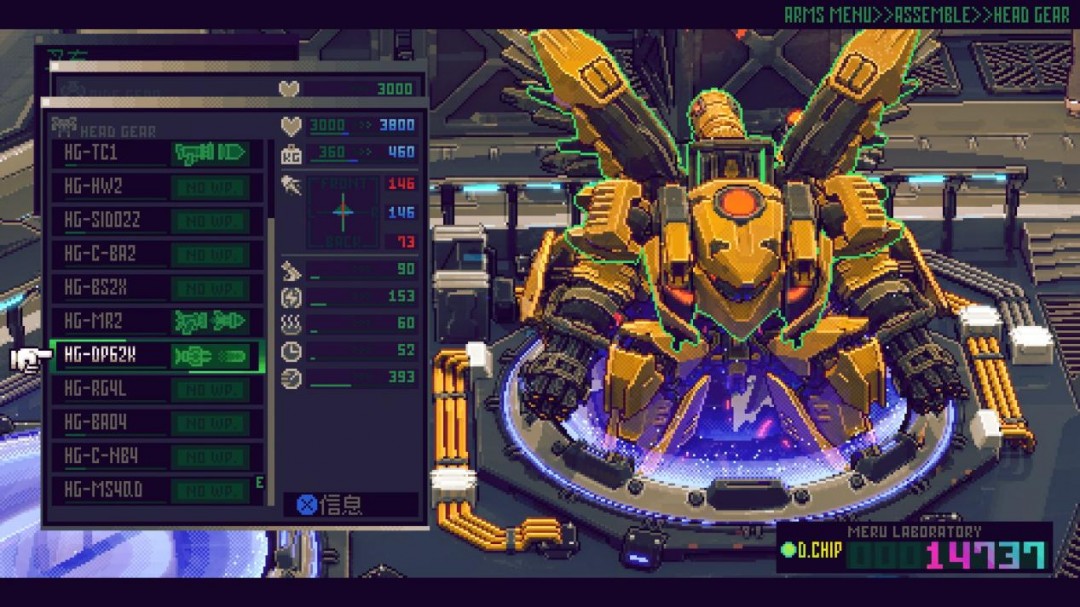Select the HG-MR2 head gear
The image size is (1080, 607).
coord(157,322)
